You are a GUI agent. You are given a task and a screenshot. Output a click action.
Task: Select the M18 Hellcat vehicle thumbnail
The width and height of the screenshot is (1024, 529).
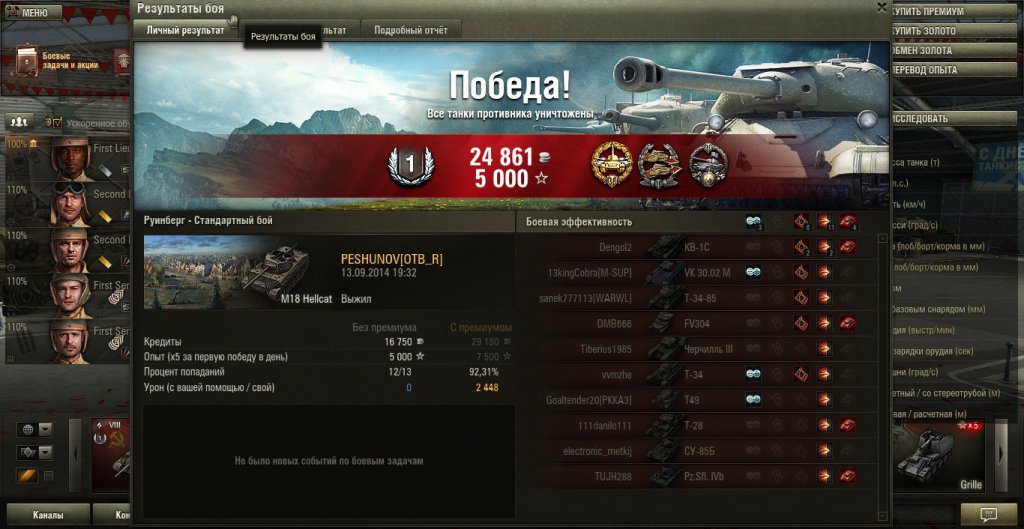(236, 272)
